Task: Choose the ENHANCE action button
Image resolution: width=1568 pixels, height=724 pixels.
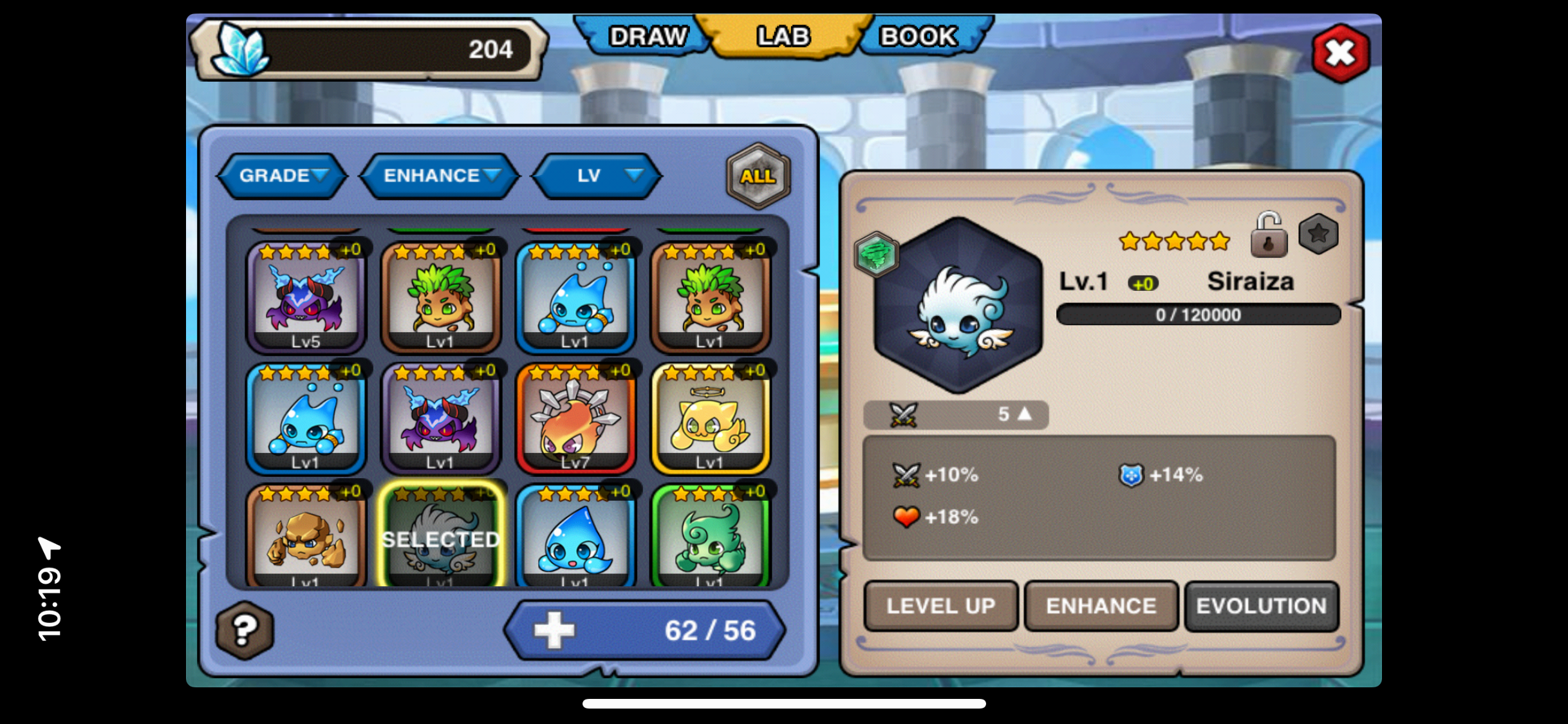Action: 1101,606
